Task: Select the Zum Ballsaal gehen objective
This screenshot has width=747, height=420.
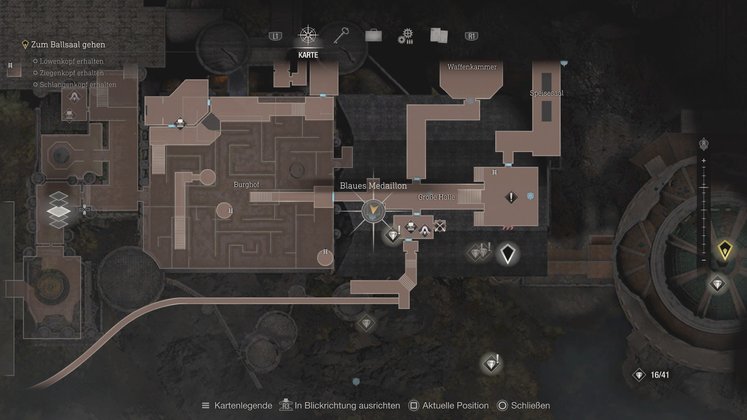Action: pyautogui.click(x=68, y=45)
